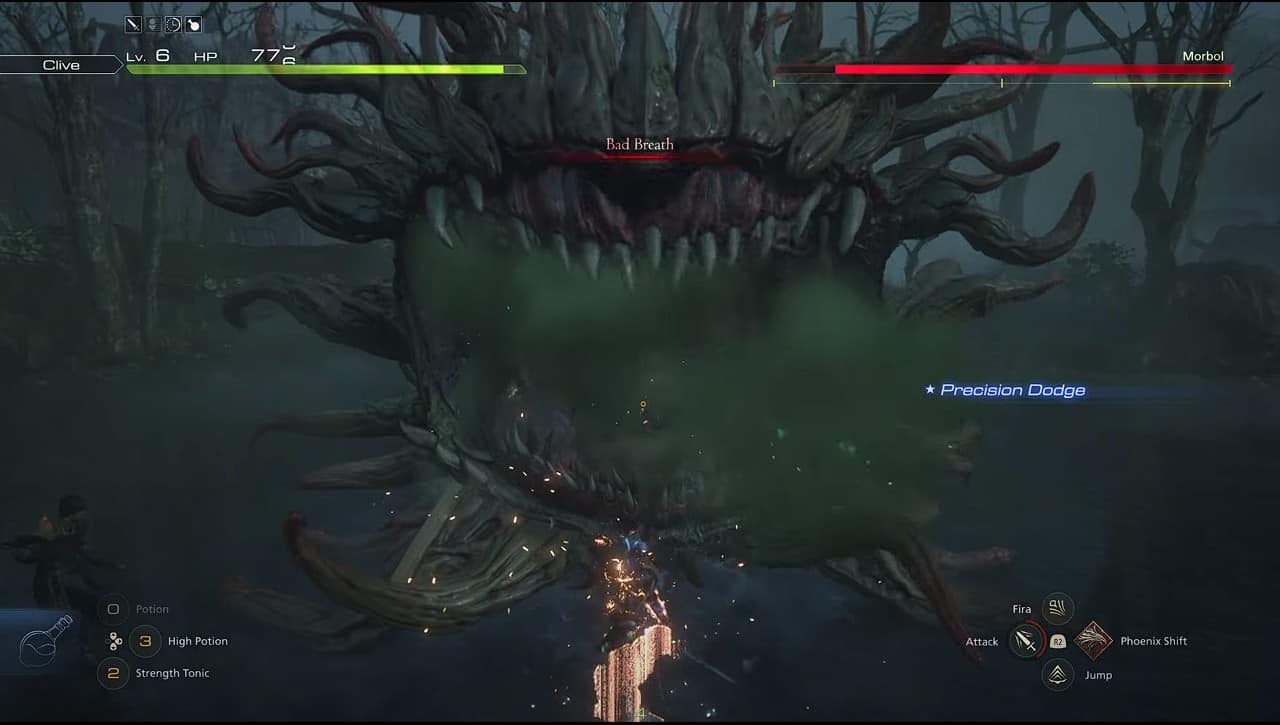Select the sword buff icon top-left
This screenshot has height=725, width=1280.
coord(133,24)
